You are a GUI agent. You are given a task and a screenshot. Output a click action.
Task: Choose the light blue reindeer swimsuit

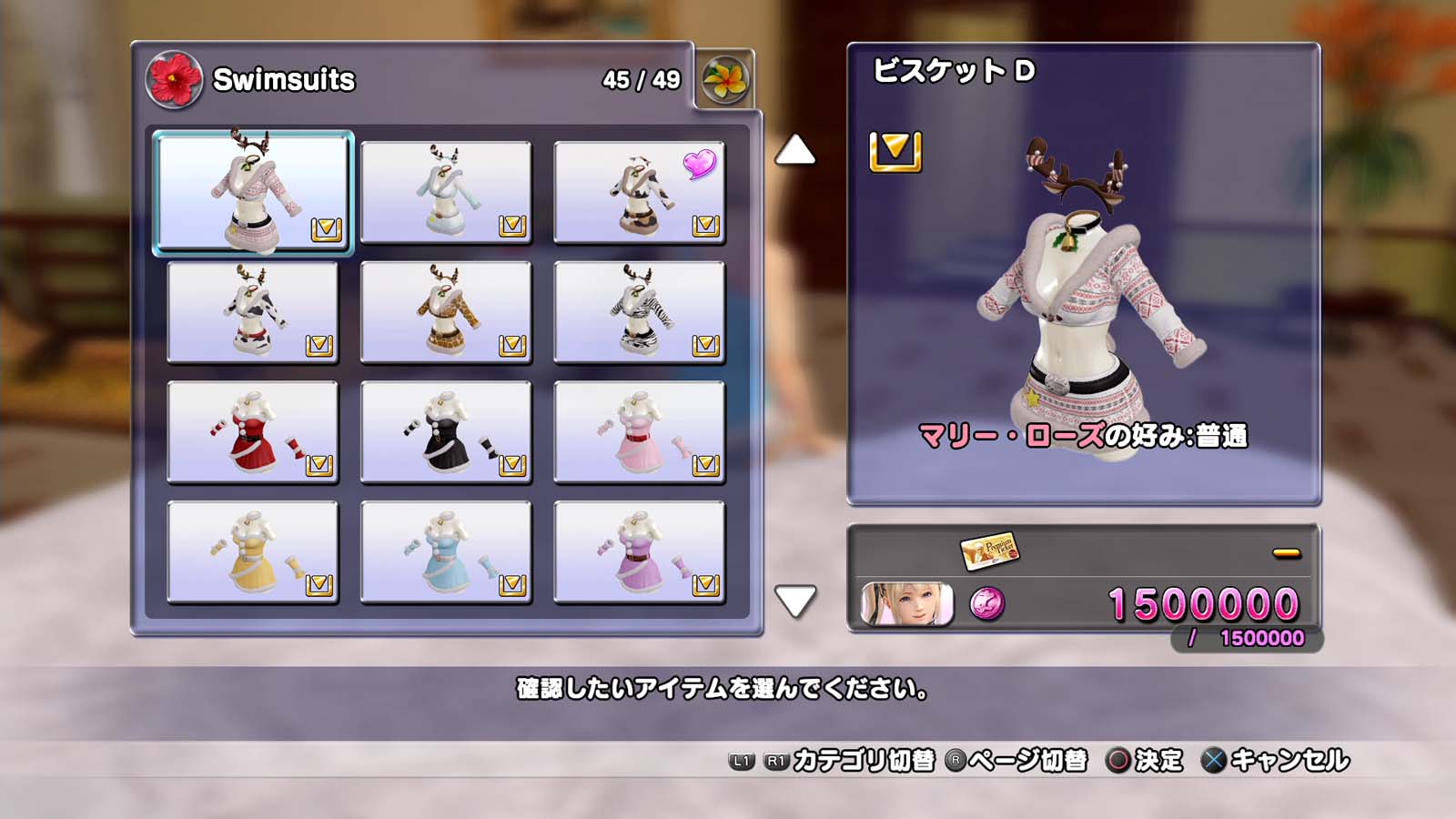point(446,192)
